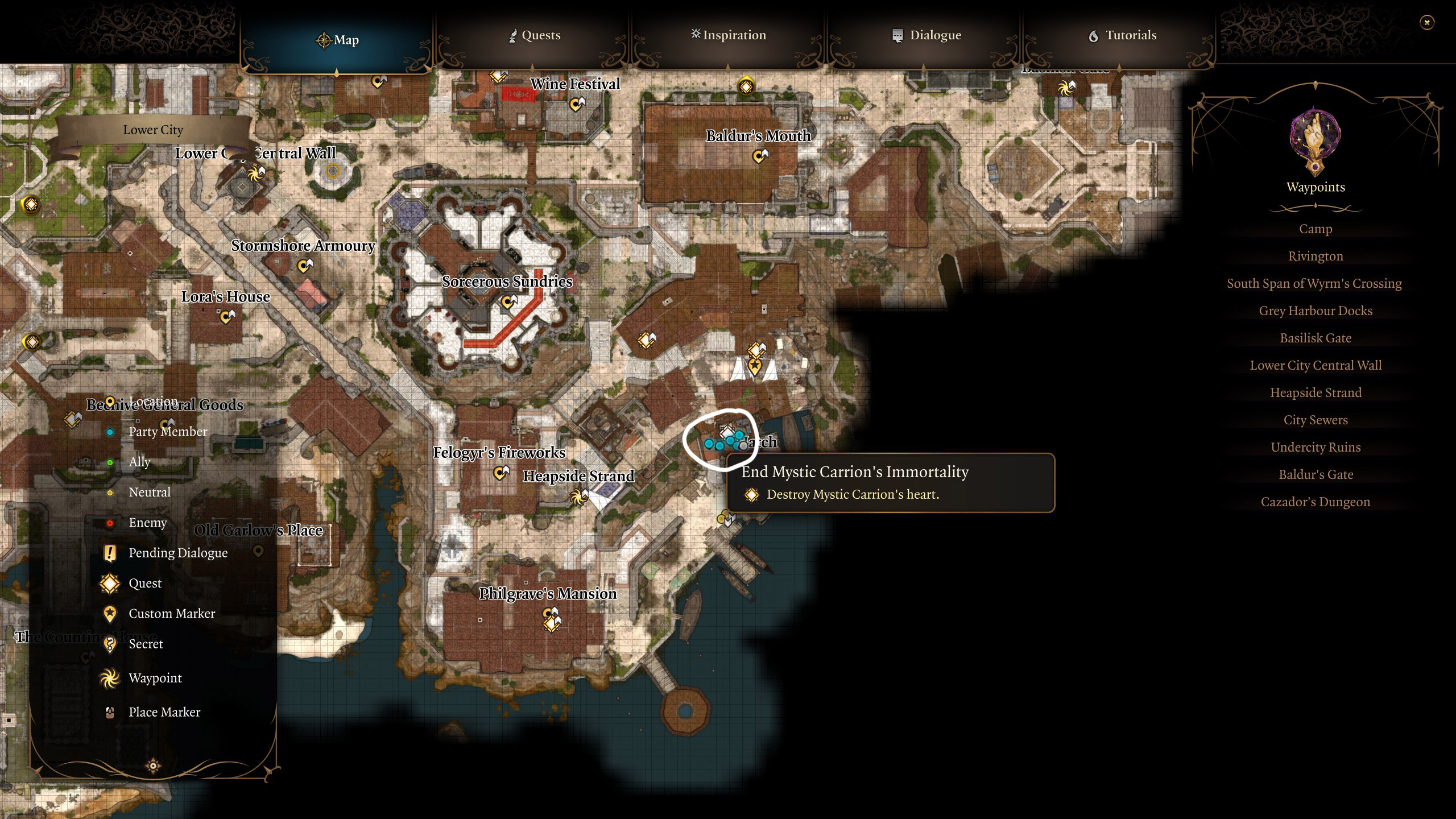Choose City Sewers from the Waypoints panel
This screenshot has width=1456, height=819.
[1316, 420]
